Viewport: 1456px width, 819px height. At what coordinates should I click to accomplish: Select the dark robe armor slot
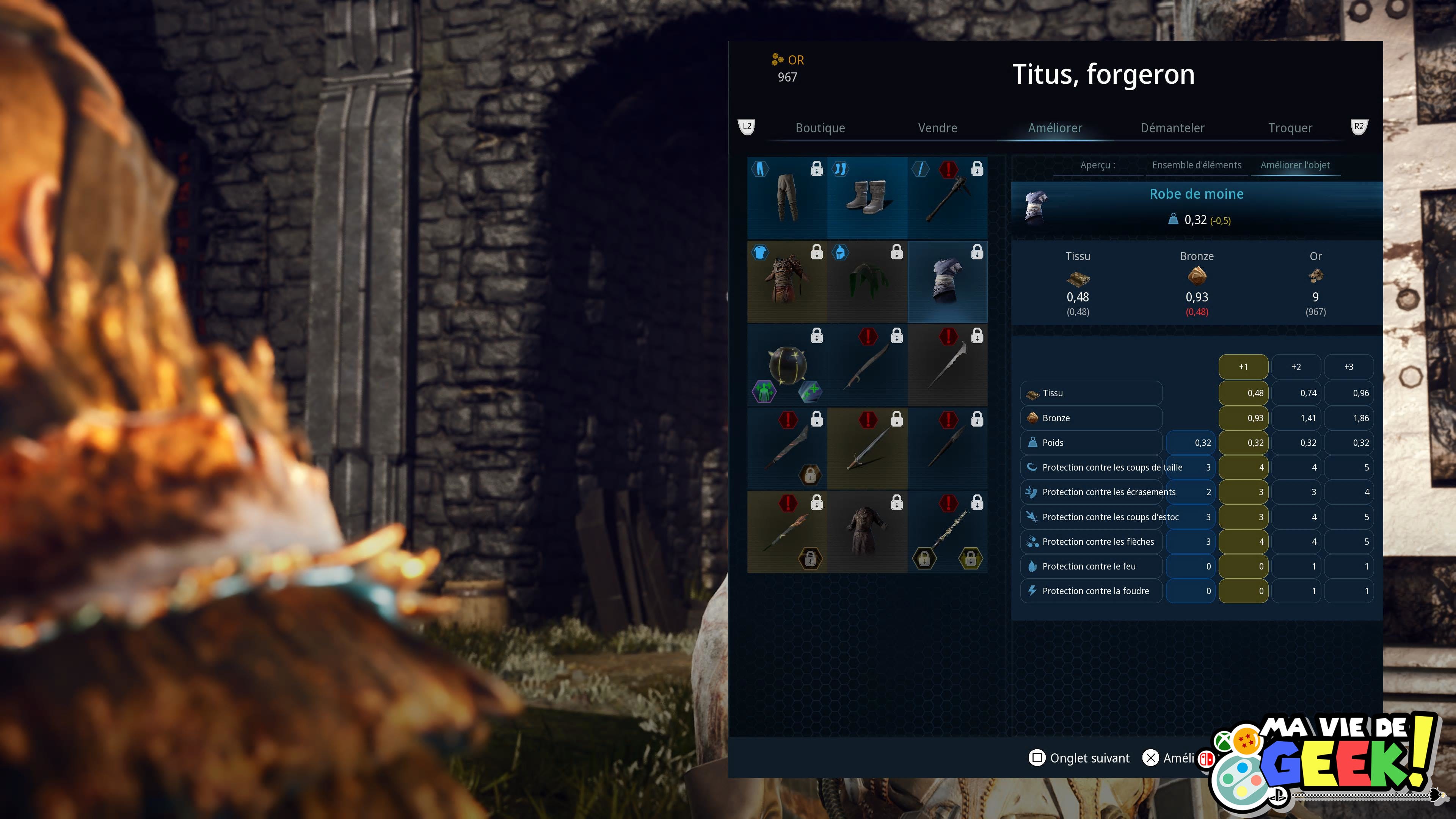tap(867, 531)
